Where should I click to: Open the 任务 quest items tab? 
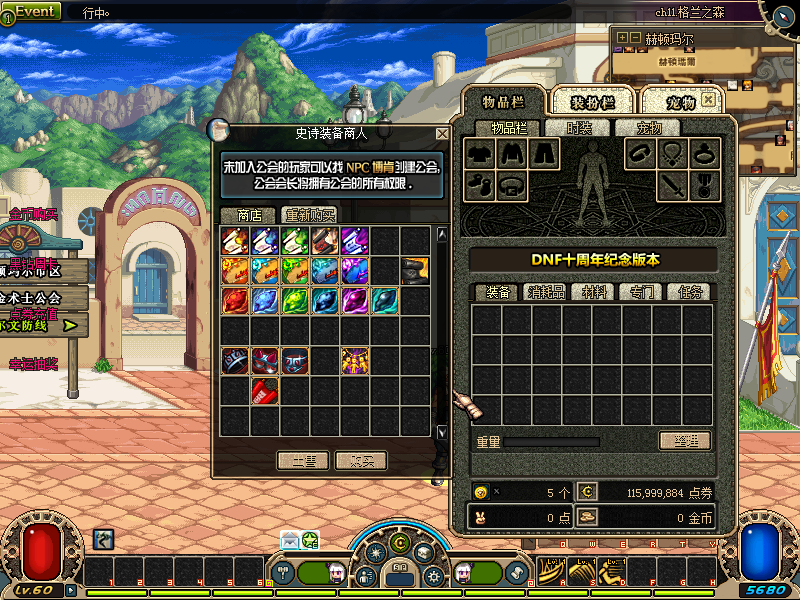tap(691, 292)
